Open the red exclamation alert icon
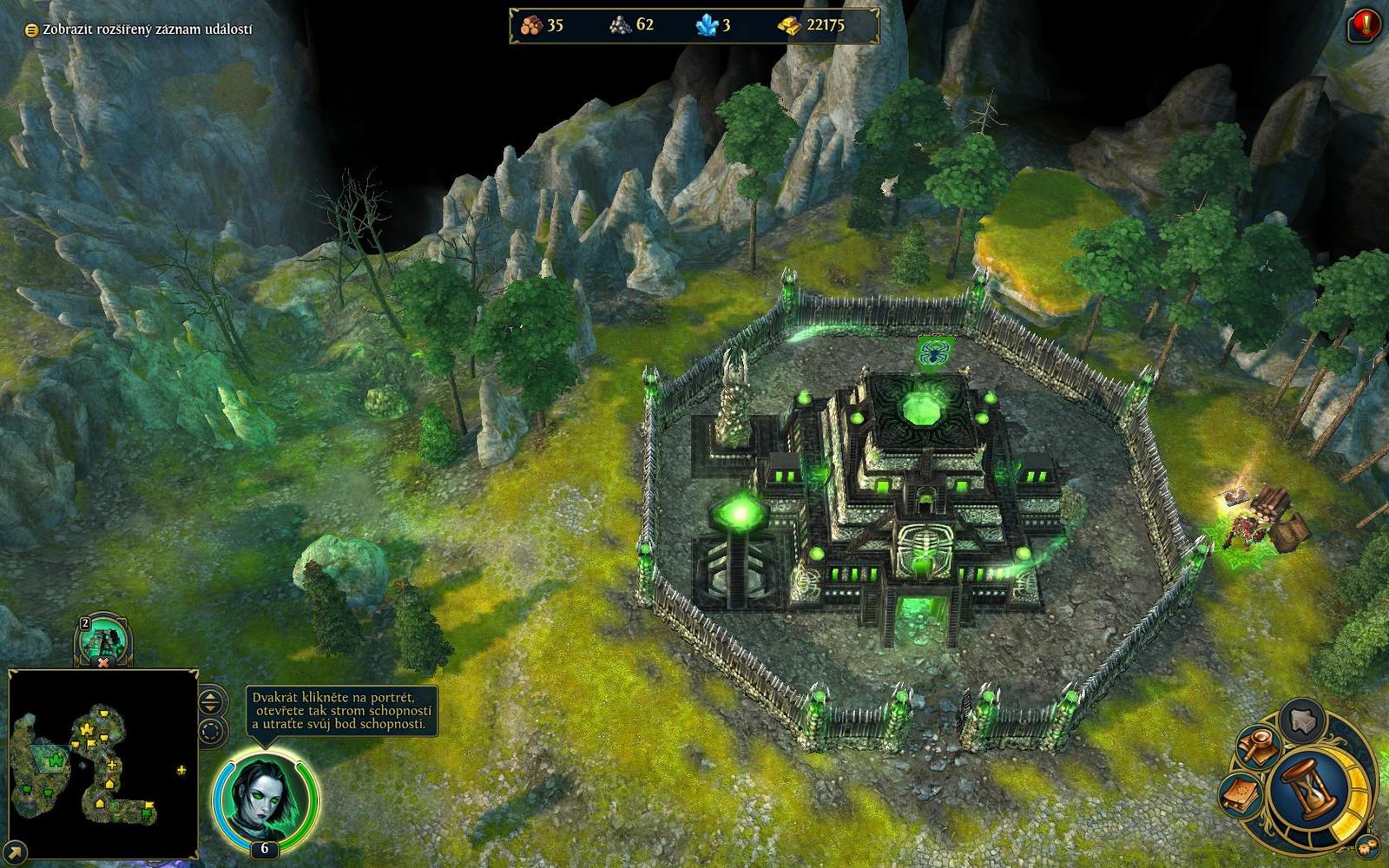 (x=1365, y=26)
